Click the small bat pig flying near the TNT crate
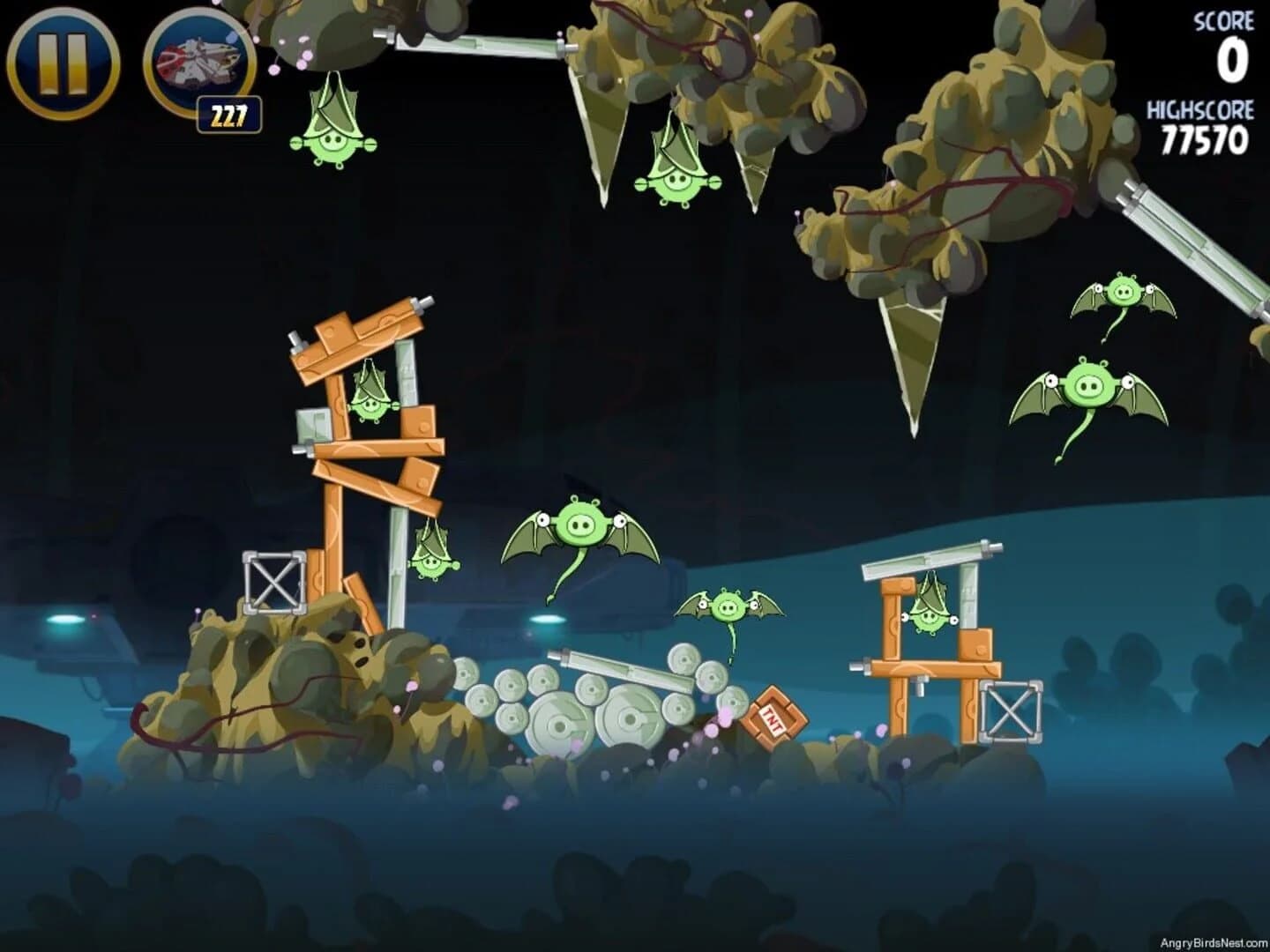Screen dimensions: 1270x952 click(728, 608)
